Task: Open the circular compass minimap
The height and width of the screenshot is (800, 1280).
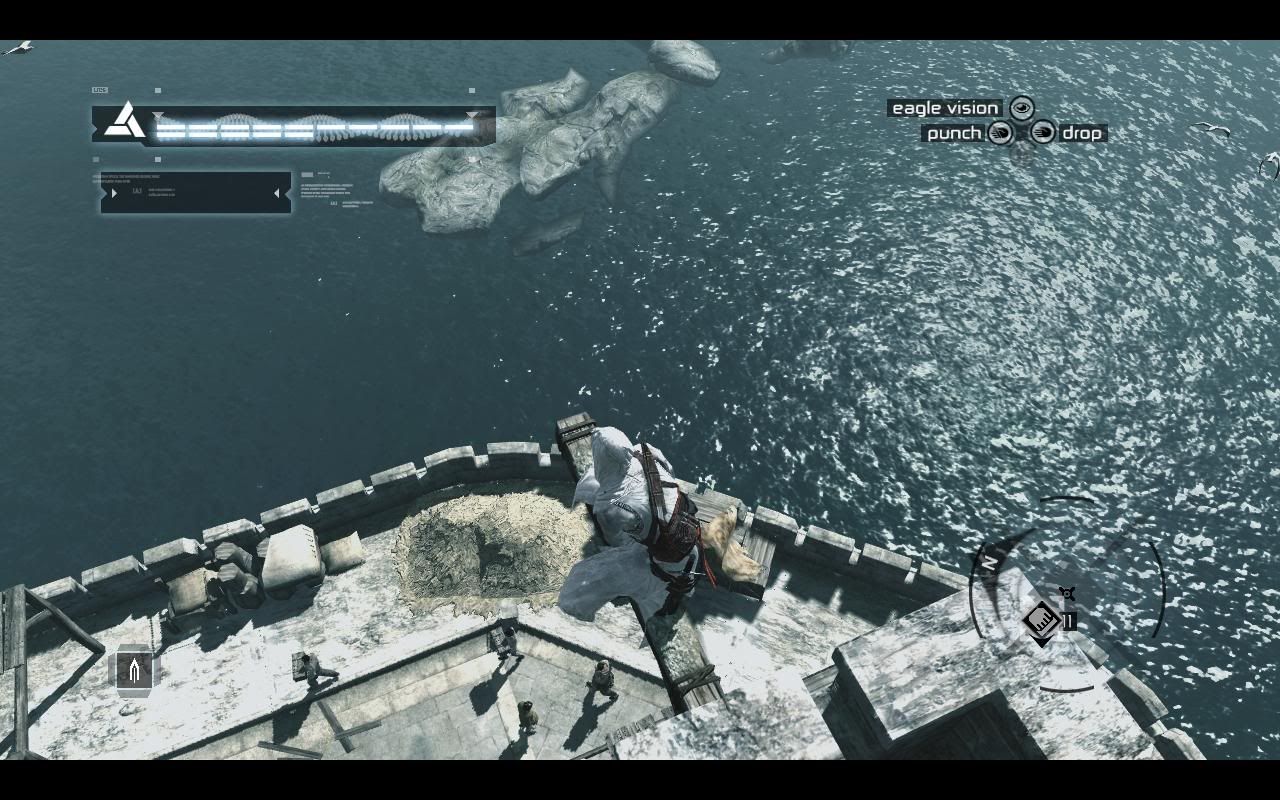Action: pos(1066,594)
